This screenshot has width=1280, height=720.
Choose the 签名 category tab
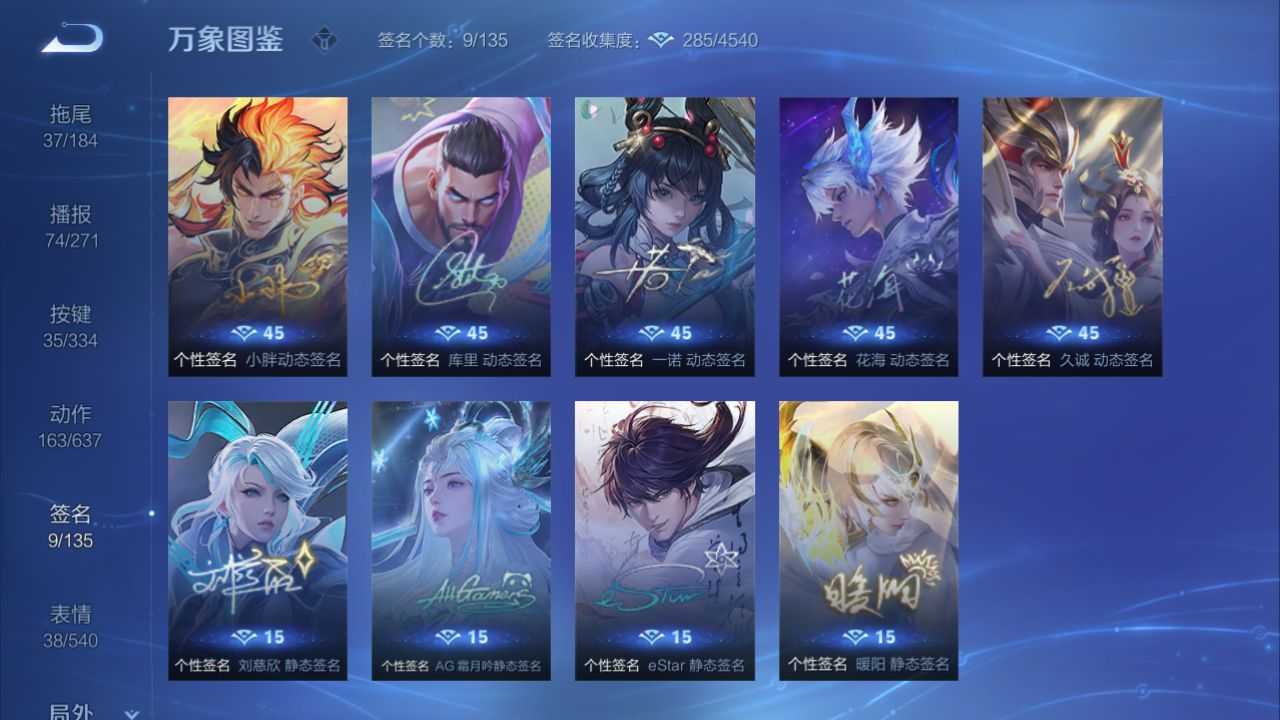(x=70, y=526)
